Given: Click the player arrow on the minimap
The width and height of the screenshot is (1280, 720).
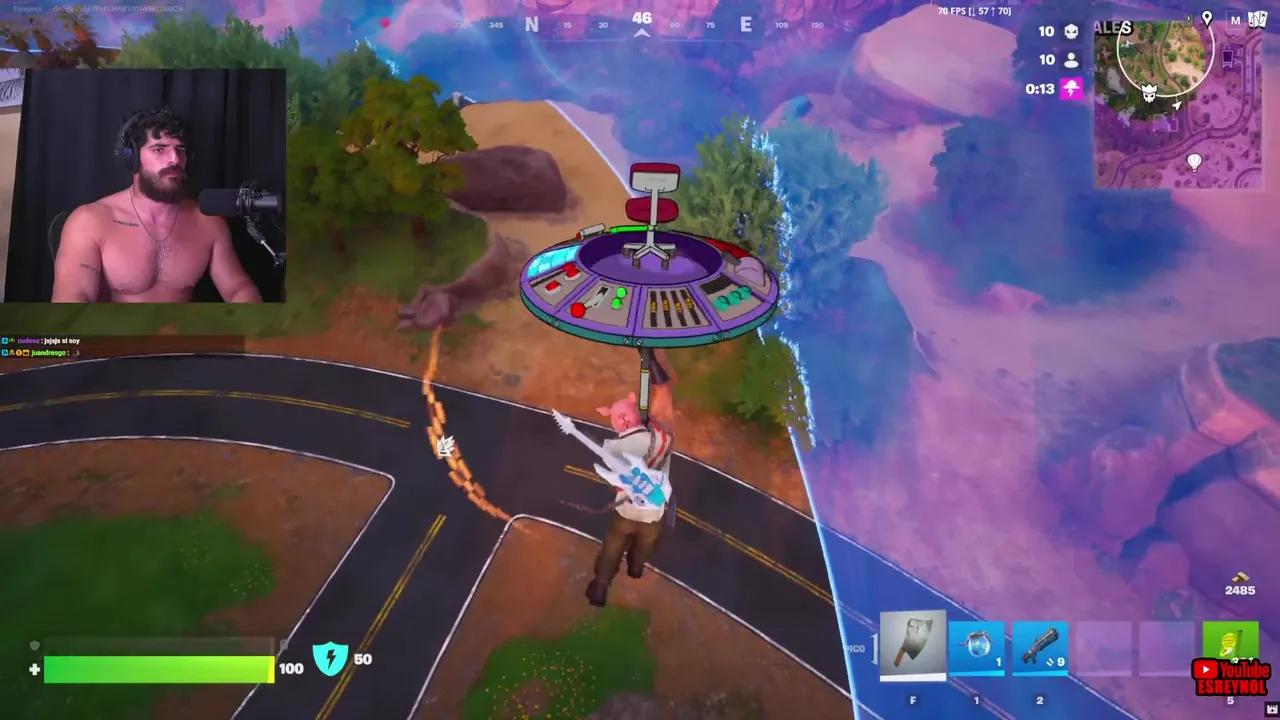Looking at the screenshot, I should pyautogui.click(x=1177, y=104).
